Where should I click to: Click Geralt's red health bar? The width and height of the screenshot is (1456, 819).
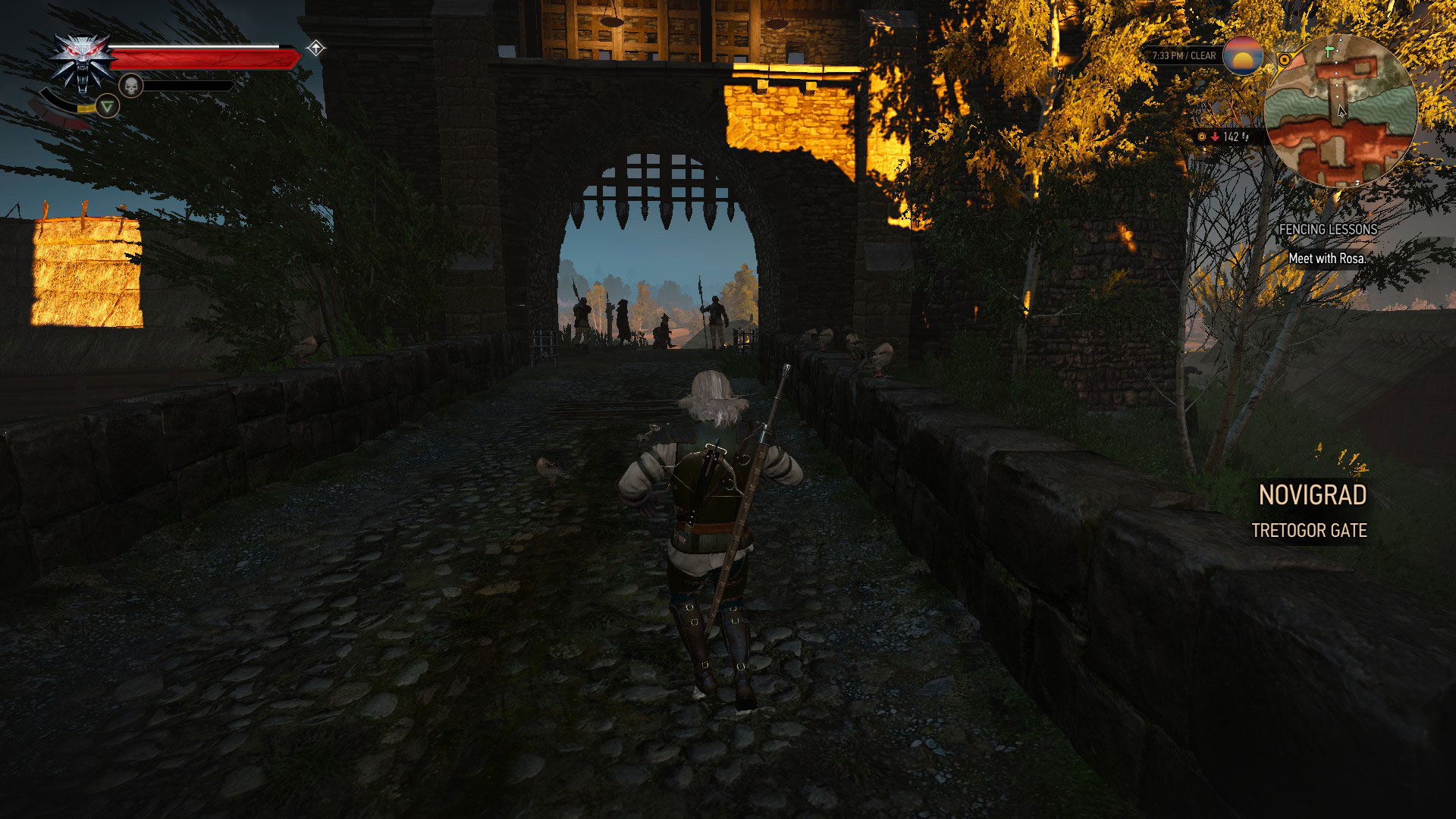pyautogui.click(x=205, y=58)
